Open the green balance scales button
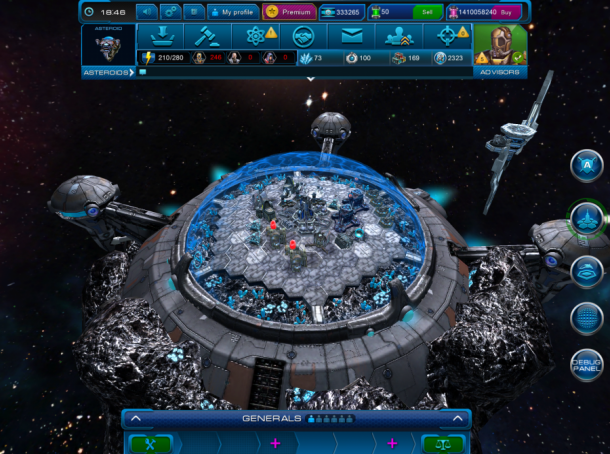The width and height of the screenshot is (610, 454). tap(443, 443)
